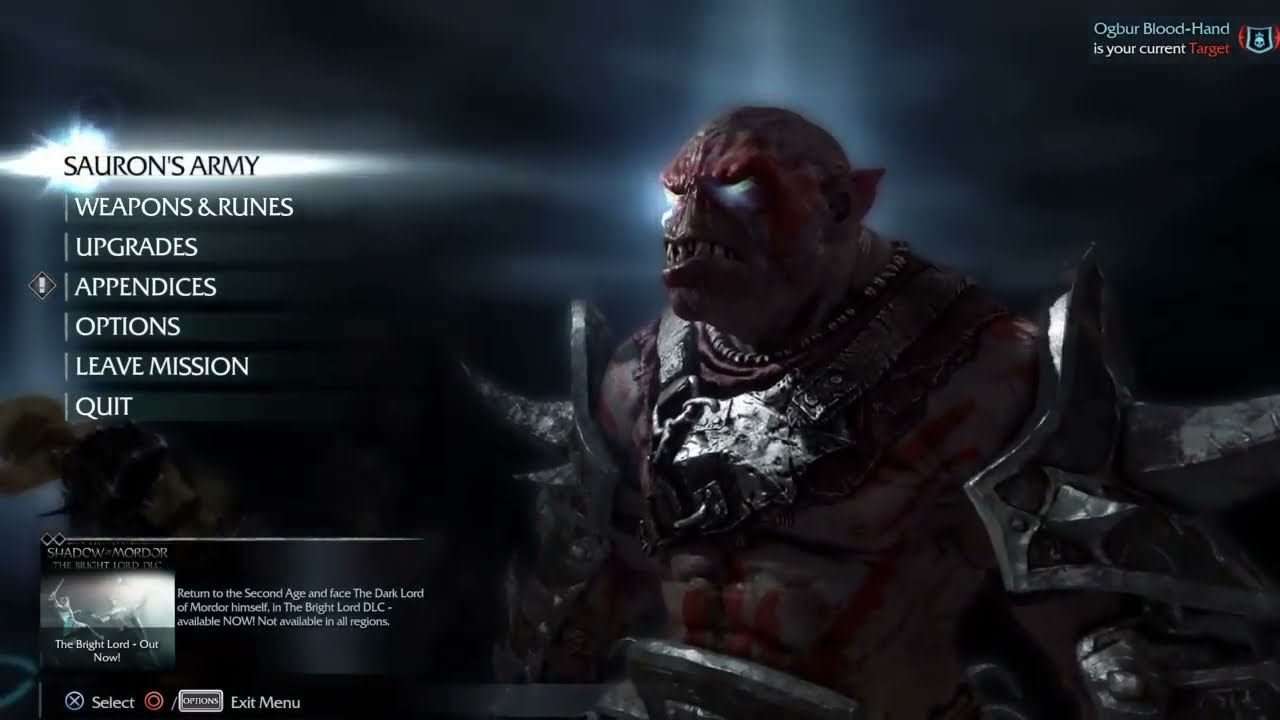The width and height of the screenshot is (1280, 720).
Task: Select Weapons & Runes entry
Action: (x=184, y=207)
